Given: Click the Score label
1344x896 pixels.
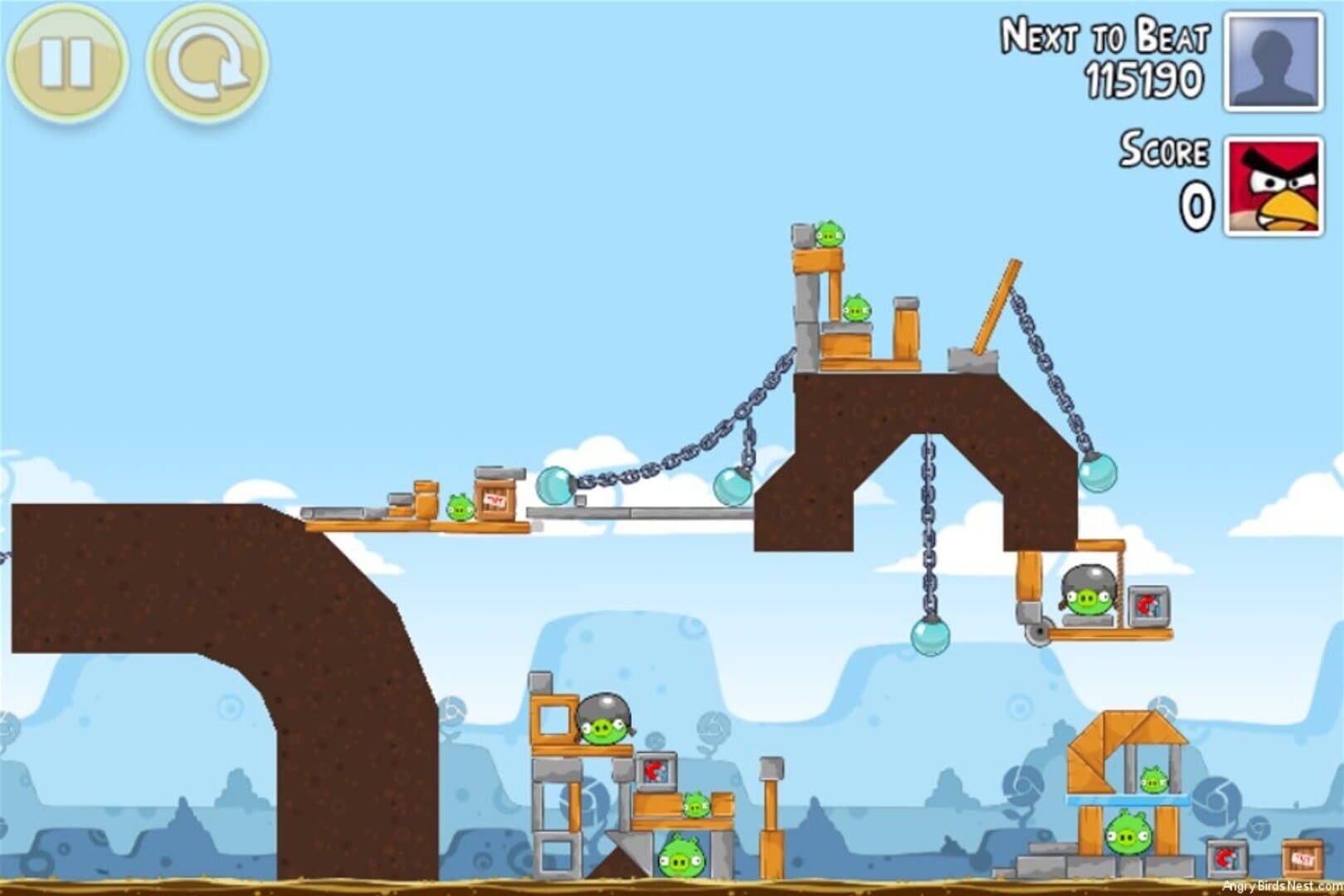Looking at the screenshot, I should pos(1166,149).
